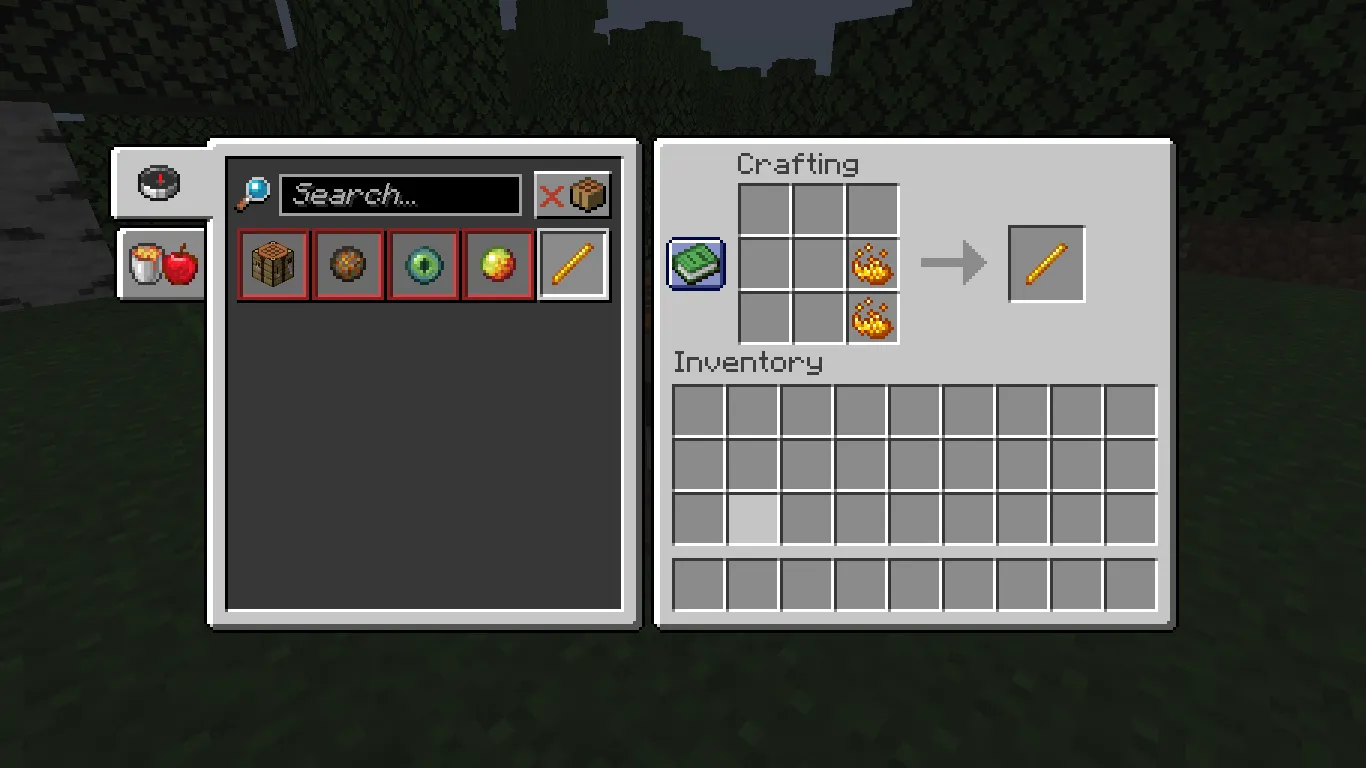1366x768 pixels.
Task: Click the empty top-left crafting grid slot
Action: [x=765, y=210]
